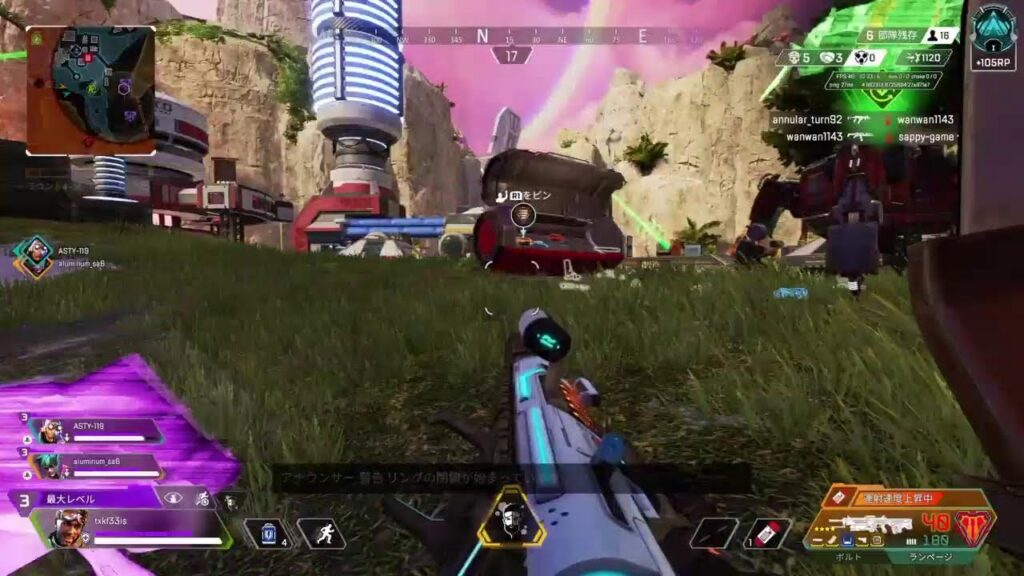Viewport: 1024px width, 576px height.
Task: Open the minimap in the corner
Action: (90, 89)
